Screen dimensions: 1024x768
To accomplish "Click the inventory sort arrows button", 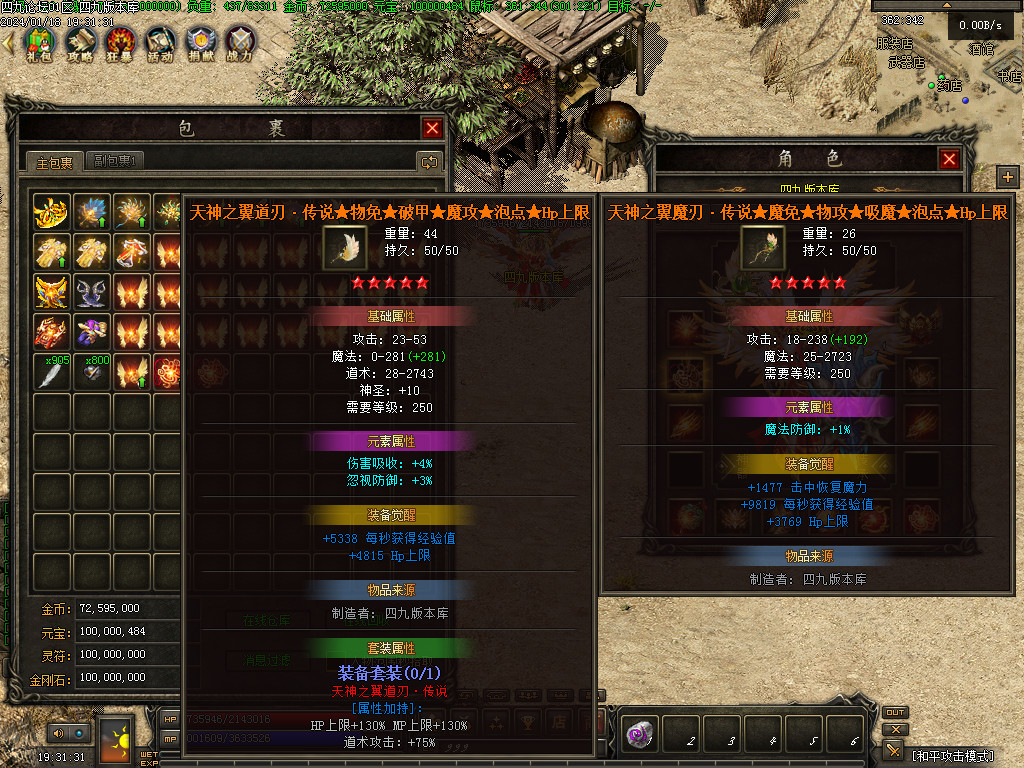I will [x=429, y=161].
